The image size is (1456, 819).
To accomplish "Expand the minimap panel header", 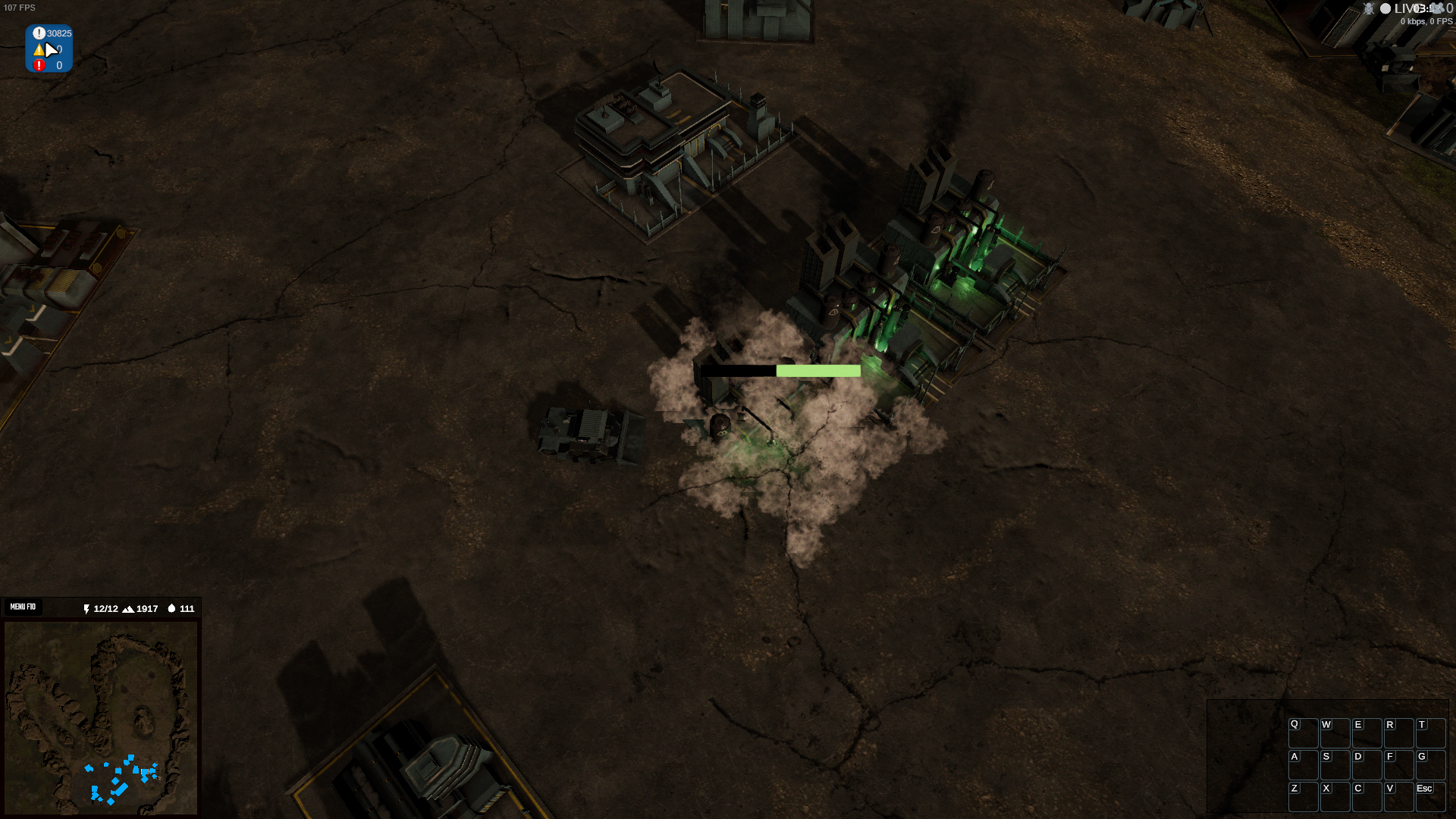I will [x=101, y=607].
